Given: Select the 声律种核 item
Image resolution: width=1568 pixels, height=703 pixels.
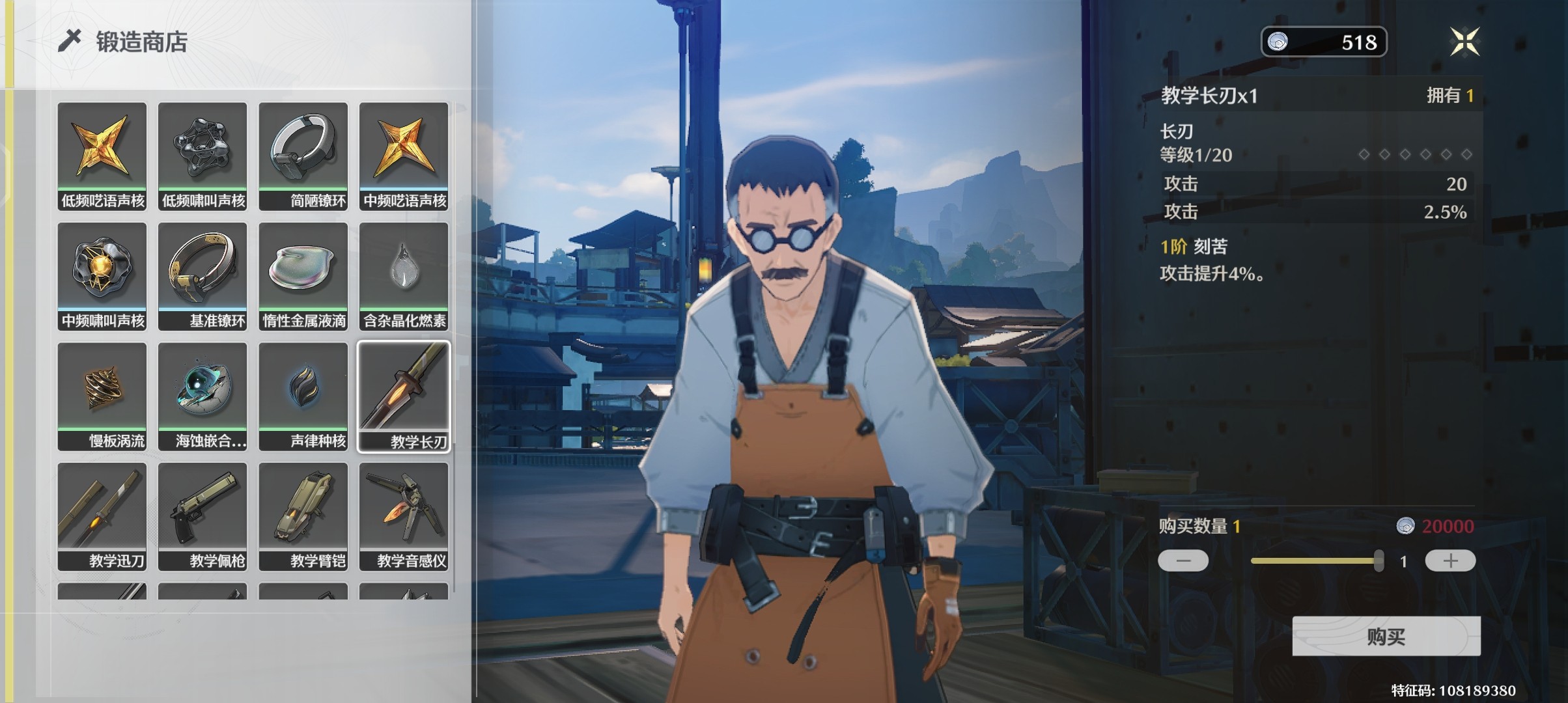Looking at the screenshot, I should click(303, 396).
